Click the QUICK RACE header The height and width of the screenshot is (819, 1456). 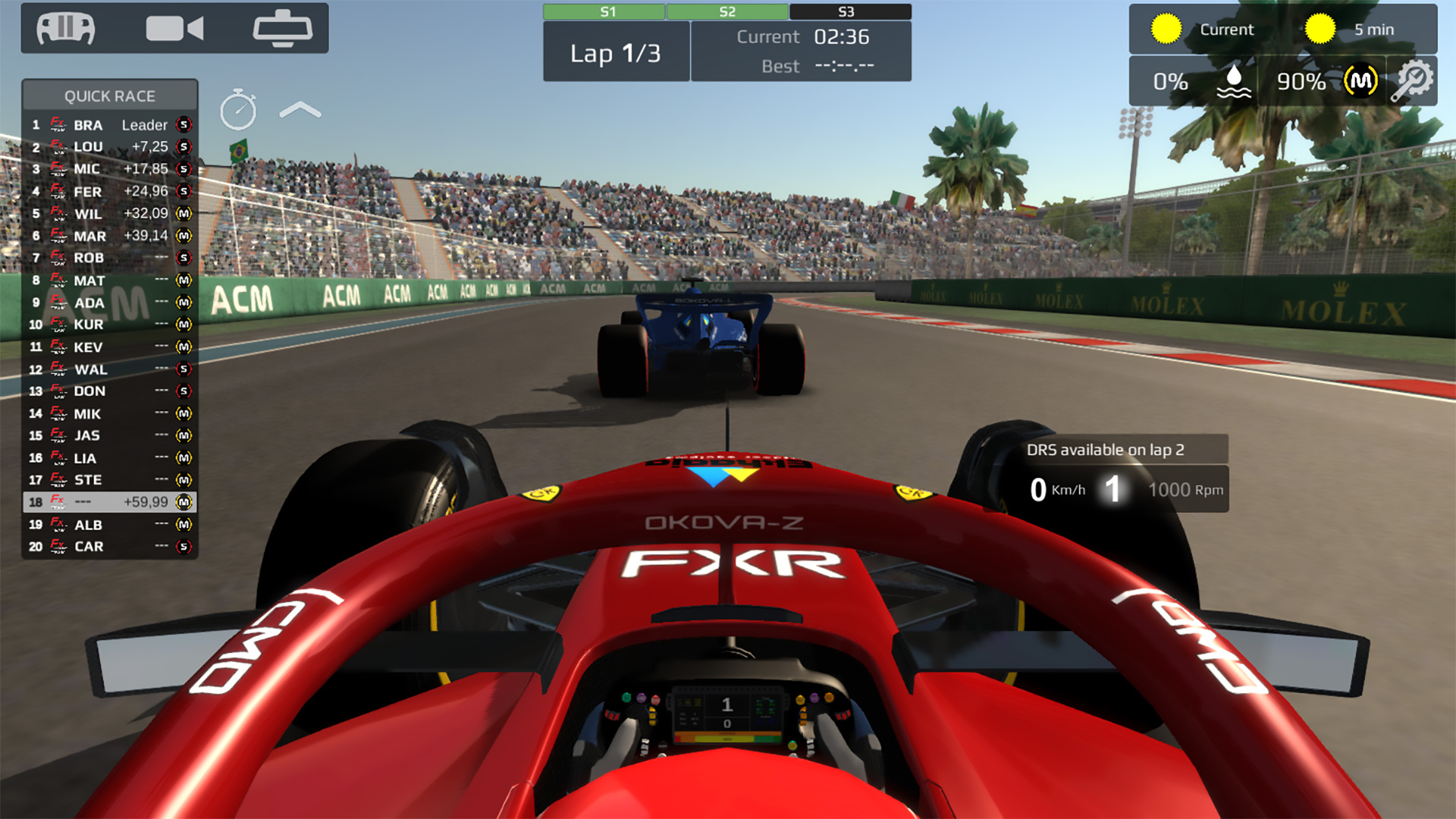click(110, 95)
